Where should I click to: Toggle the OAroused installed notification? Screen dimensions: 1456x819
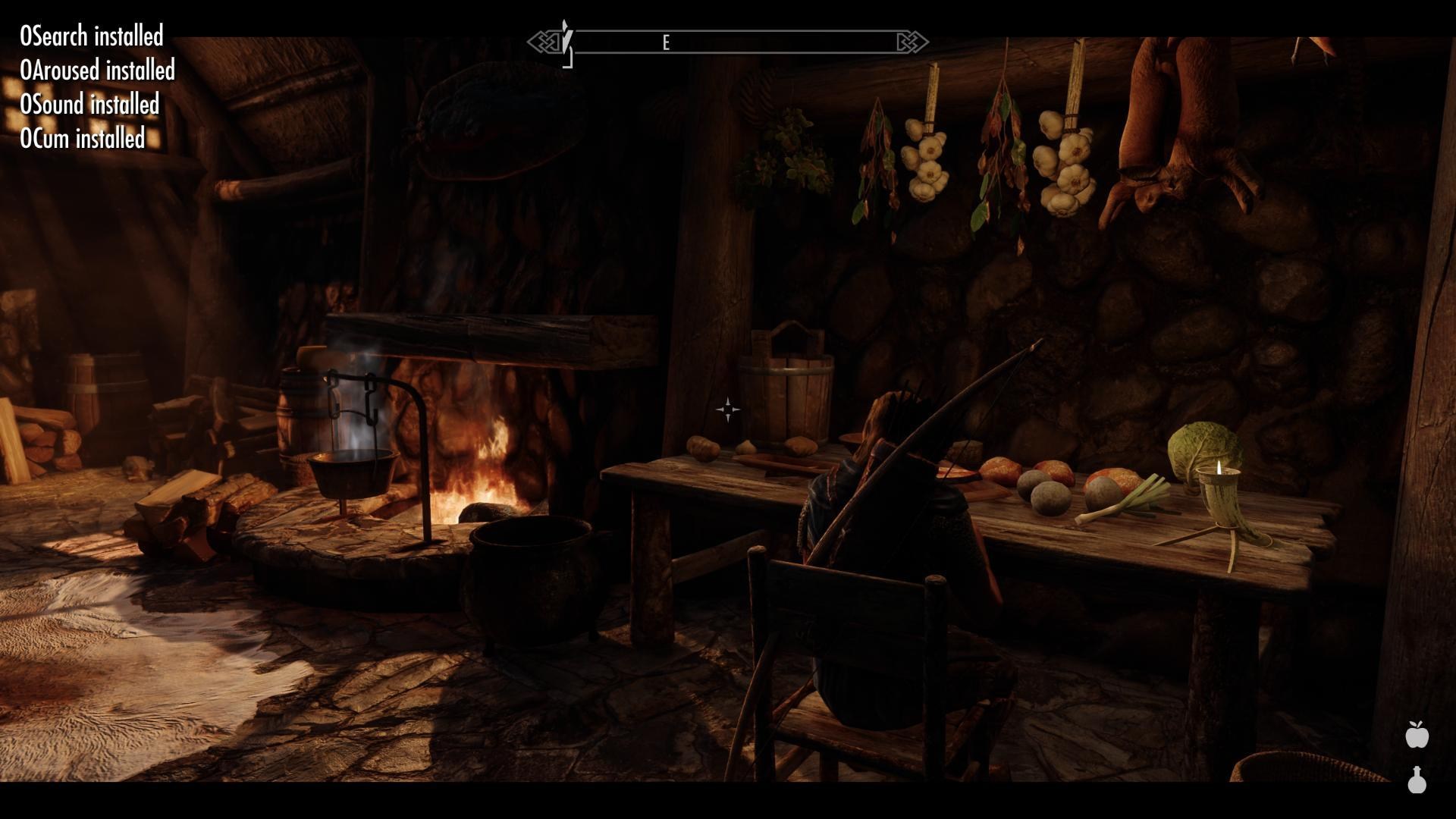click(x=97, y=71)
